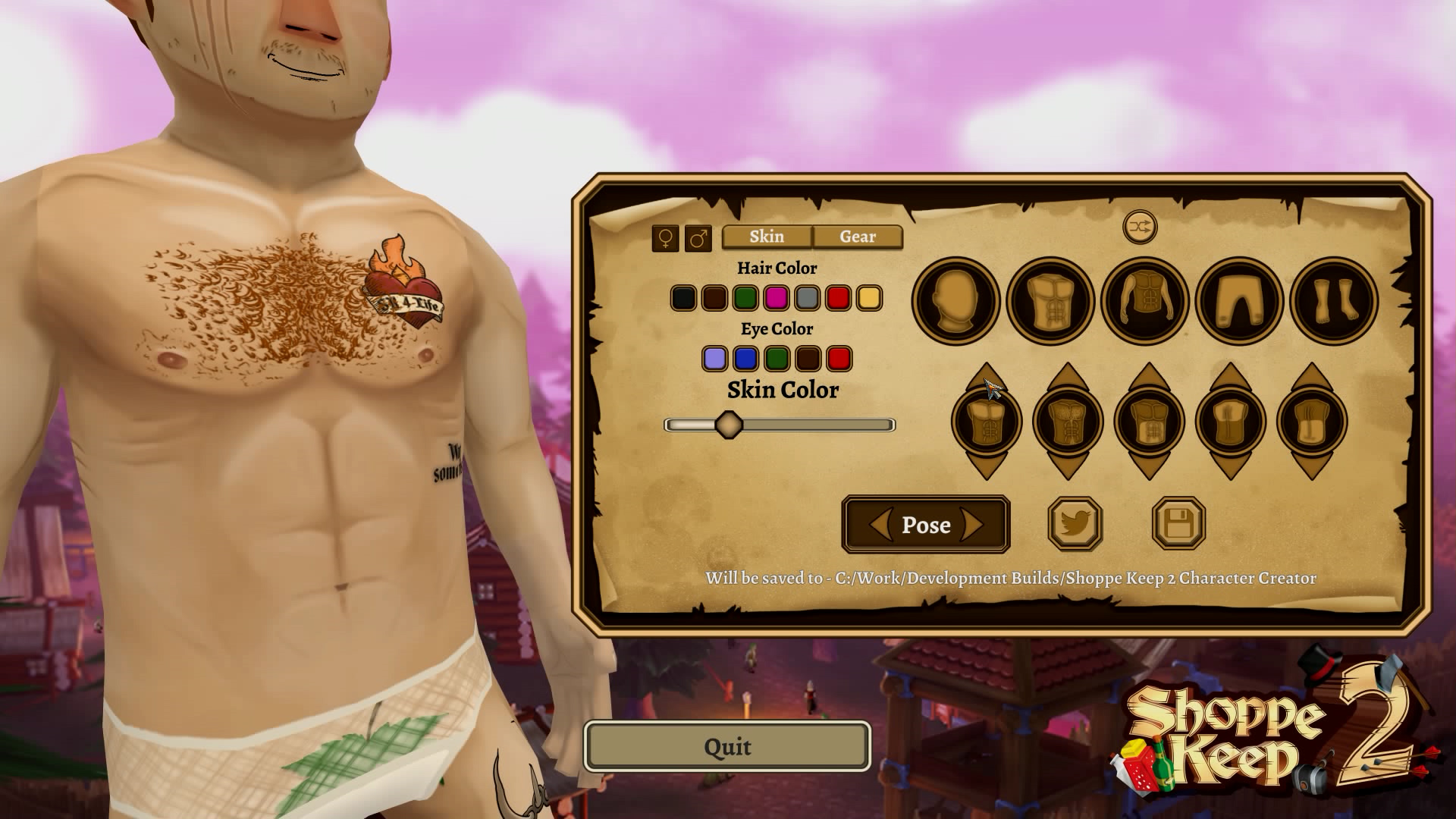This screenshot has height=819, width=1456.
Task: Click the Skin Color slider handle
Action: pyautogui.click(x=729, y=425)
